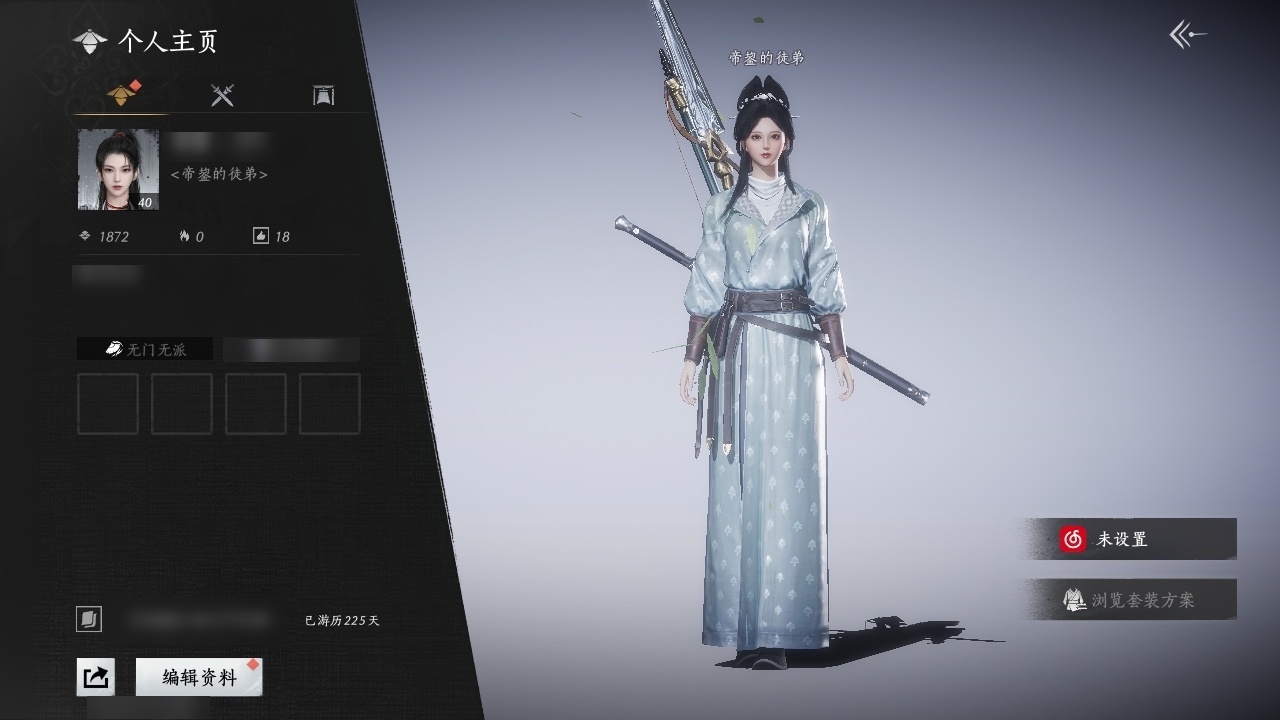Switch to the gate archway tab
This screenshot has width=1280, height=720.
click(x=323, y=95)
